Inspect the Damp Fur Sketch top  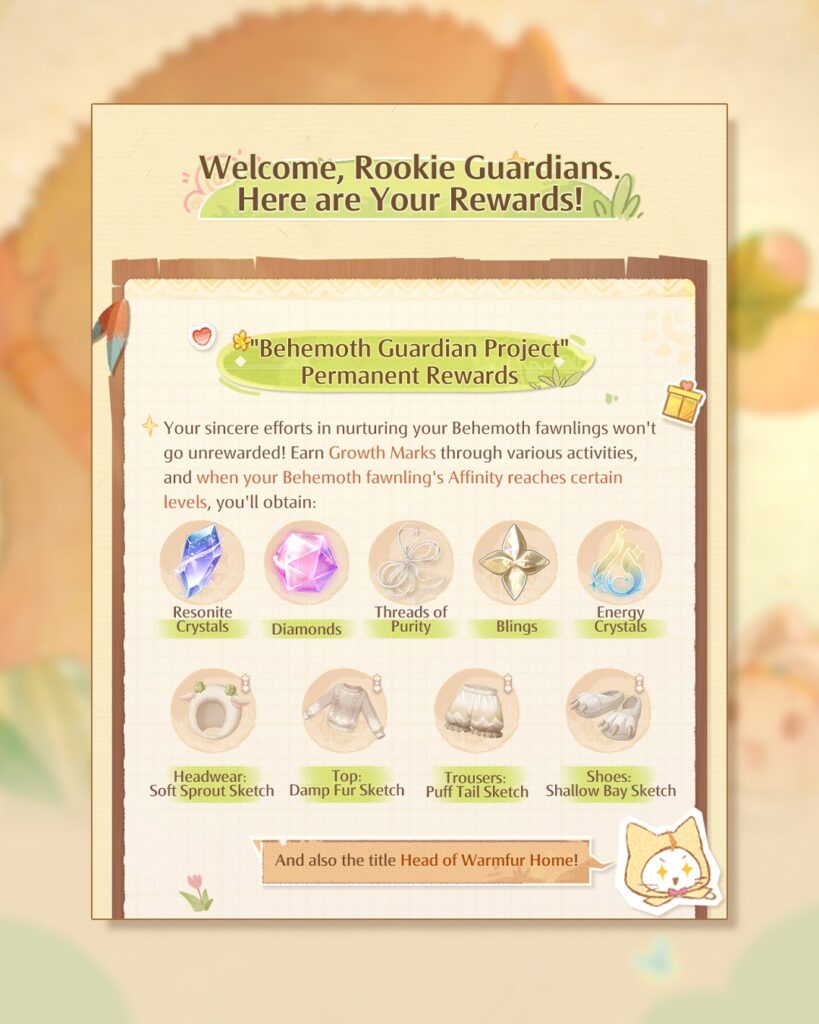tap(344, 711)
